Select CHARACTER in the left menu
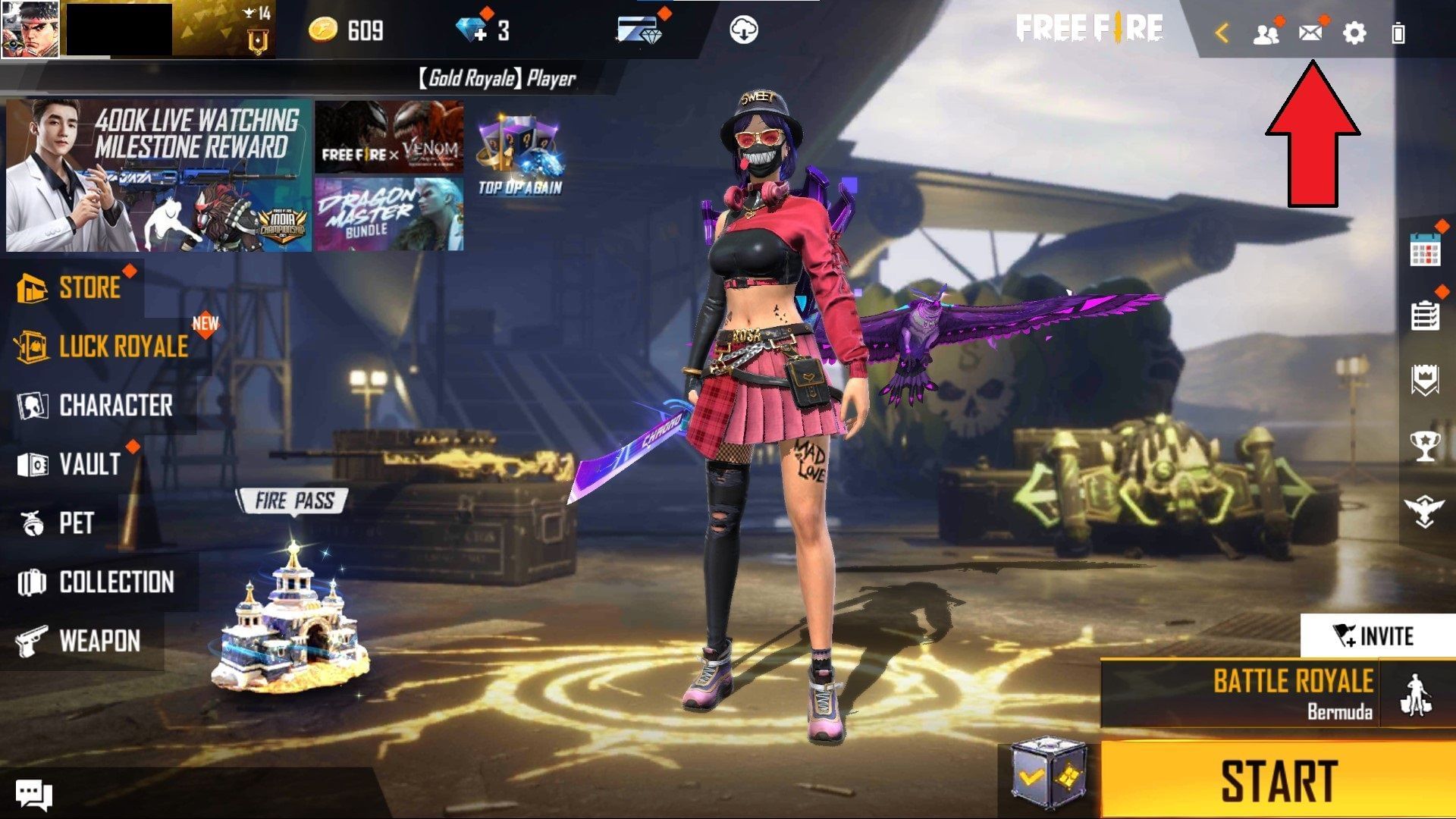1456x819 pixels. click(x=115, y=406)
